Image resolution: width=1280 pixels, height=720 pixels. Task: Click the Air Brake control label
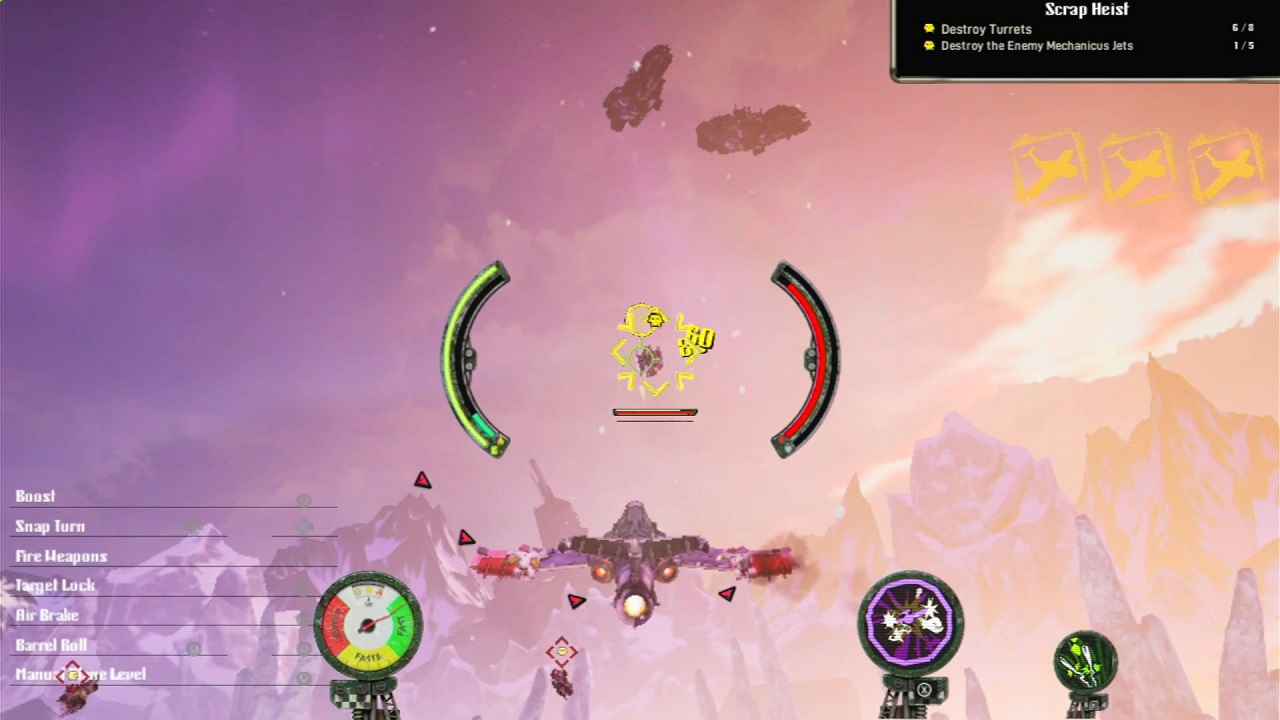44,616
